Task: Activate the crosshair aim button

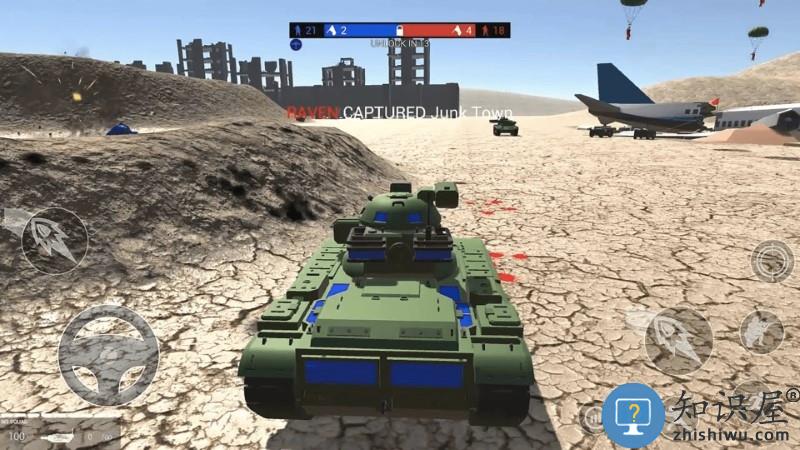Action: (771, 261)
